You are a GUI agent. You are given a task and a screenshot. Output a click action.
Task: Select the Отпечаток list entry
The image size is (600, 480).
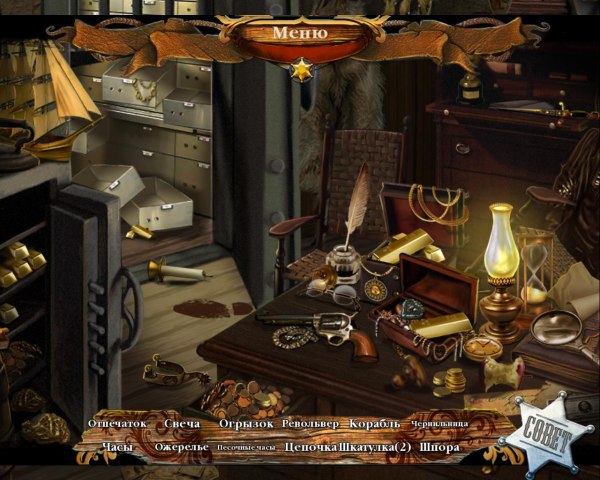pos(117,424)
